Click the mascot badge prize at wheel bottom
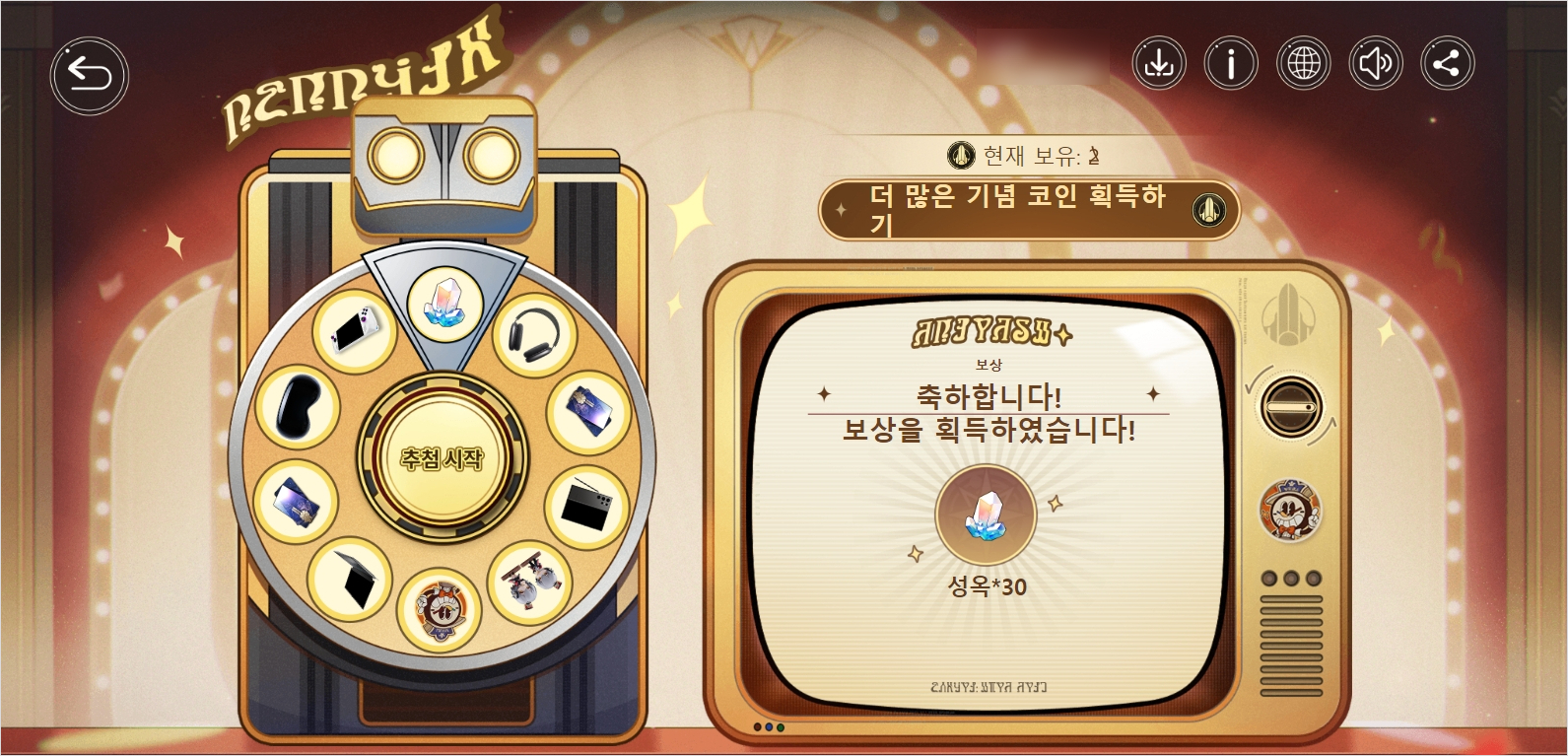This screenshot has width=1568, height=756. 443,607
